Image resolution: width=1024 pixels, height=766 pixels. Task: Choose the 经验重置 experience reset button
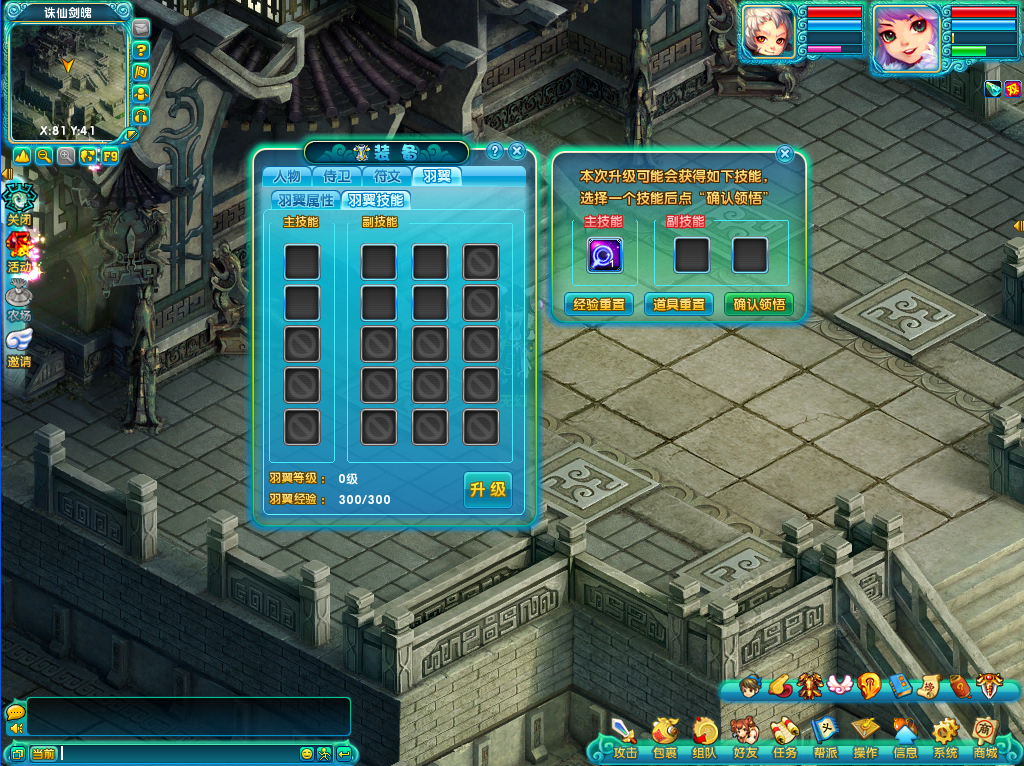click(x=599, y=304)
